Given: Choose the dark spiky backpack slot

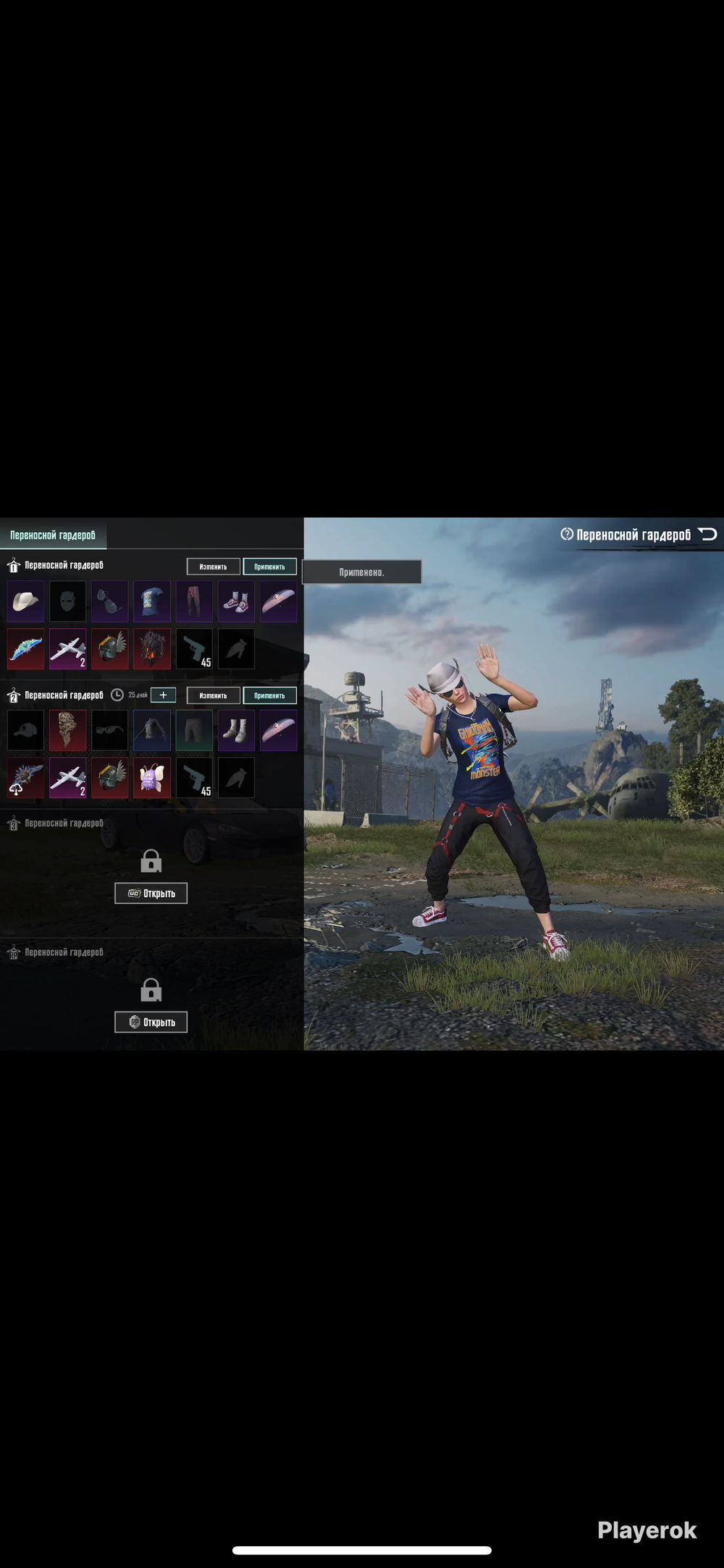Looking at the screenshot, I should (x=152, y=648).
